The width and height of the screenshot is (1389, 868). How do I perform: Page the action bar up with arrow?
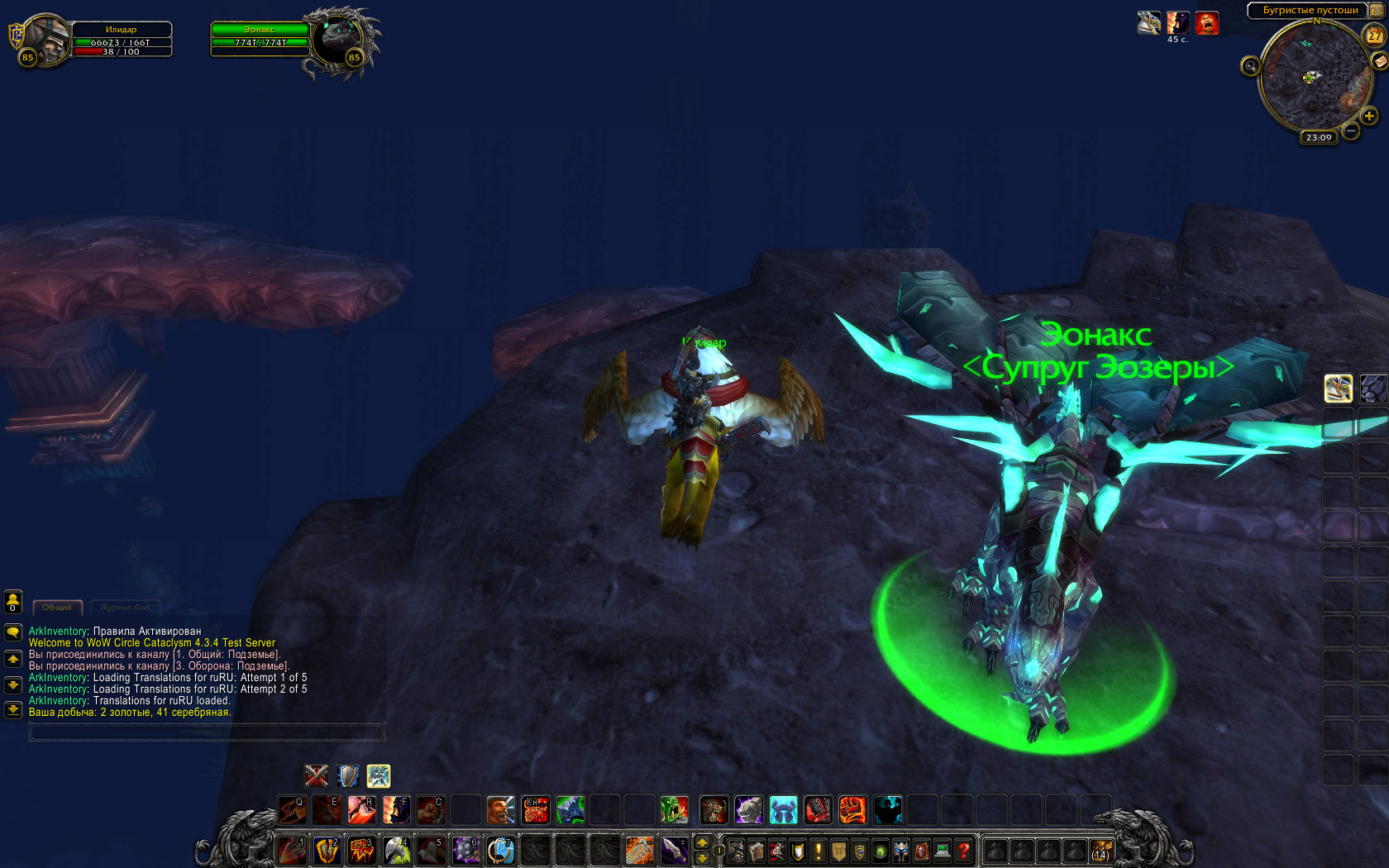702,842
